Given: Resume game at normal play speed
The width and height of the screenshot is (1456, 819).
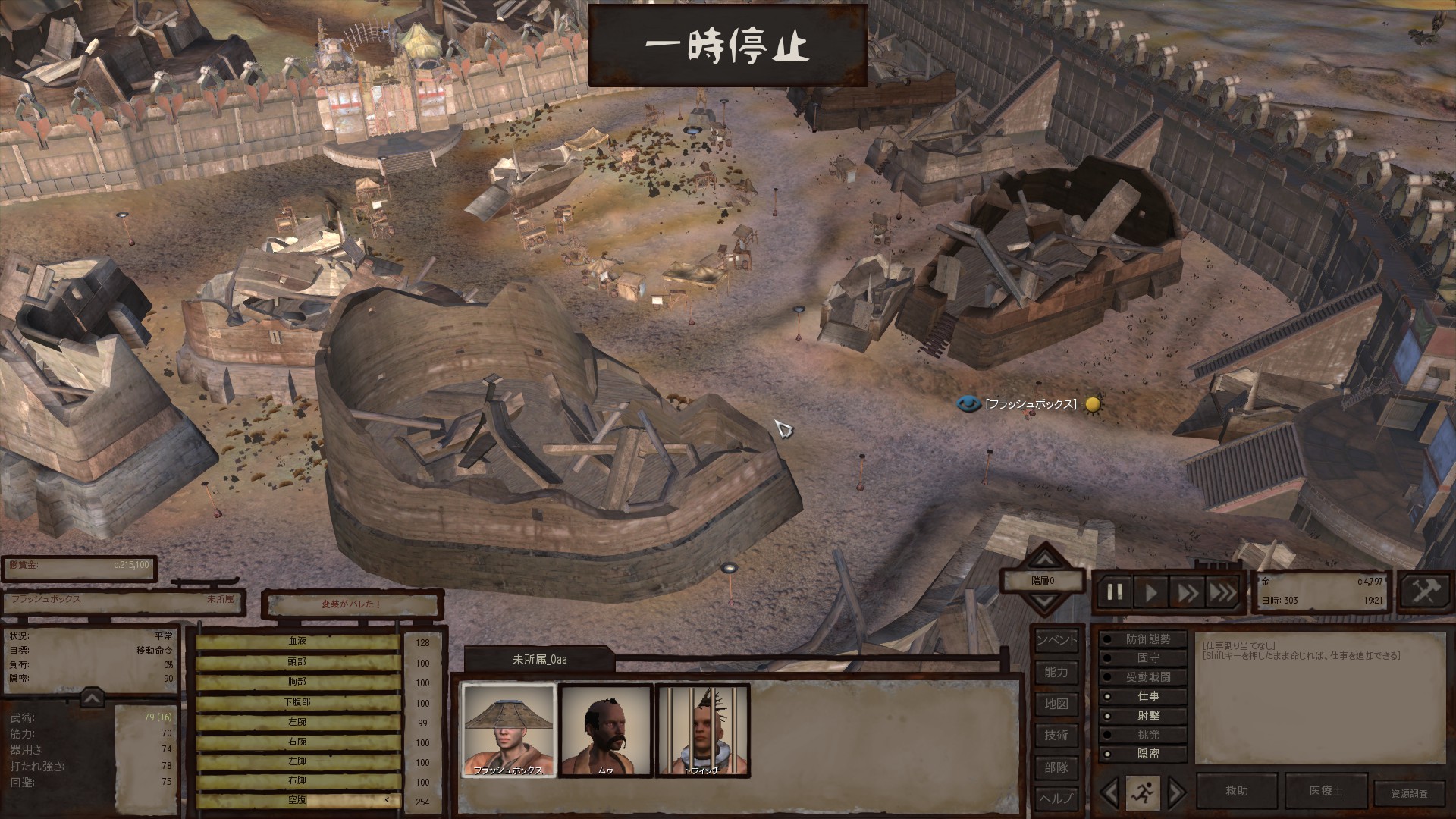Looking at the screenshot, I should pyautogui.click(x=1151, y=591).
